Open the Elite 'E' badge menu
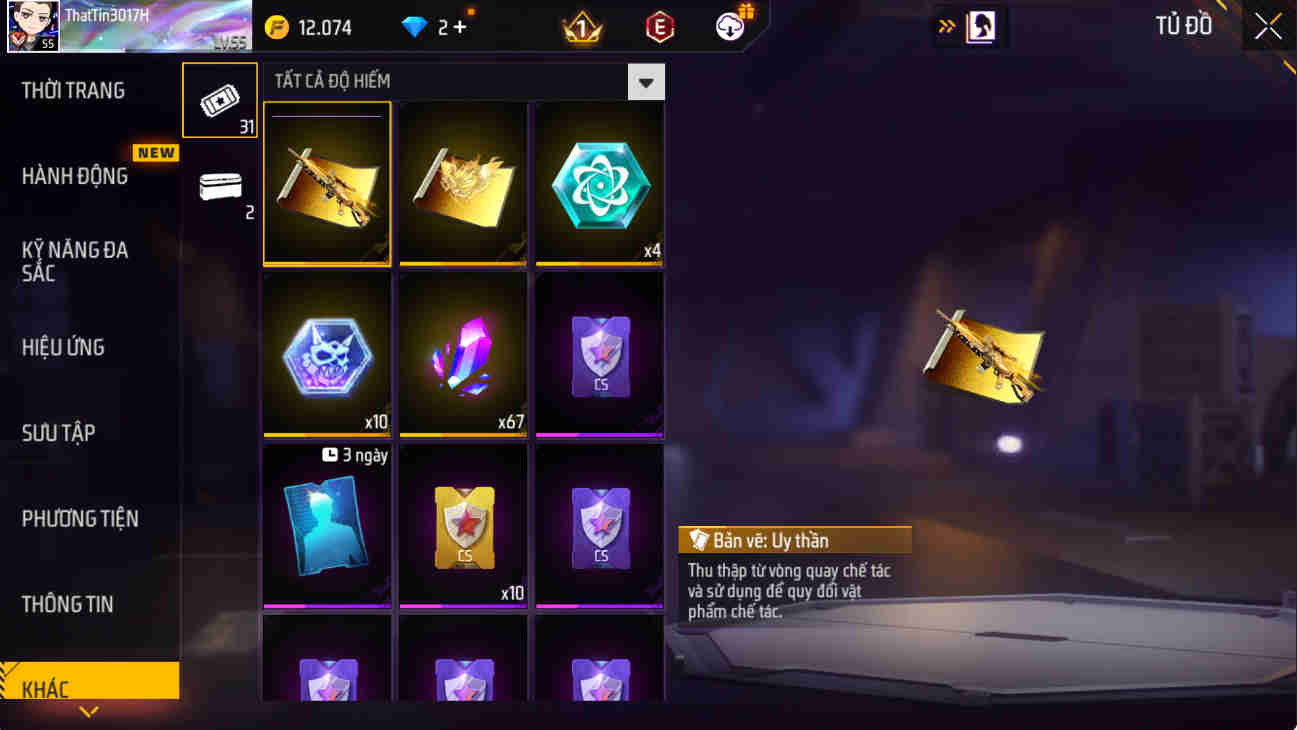The width and height of the screenshot is (1297, 730). (659, 27)
